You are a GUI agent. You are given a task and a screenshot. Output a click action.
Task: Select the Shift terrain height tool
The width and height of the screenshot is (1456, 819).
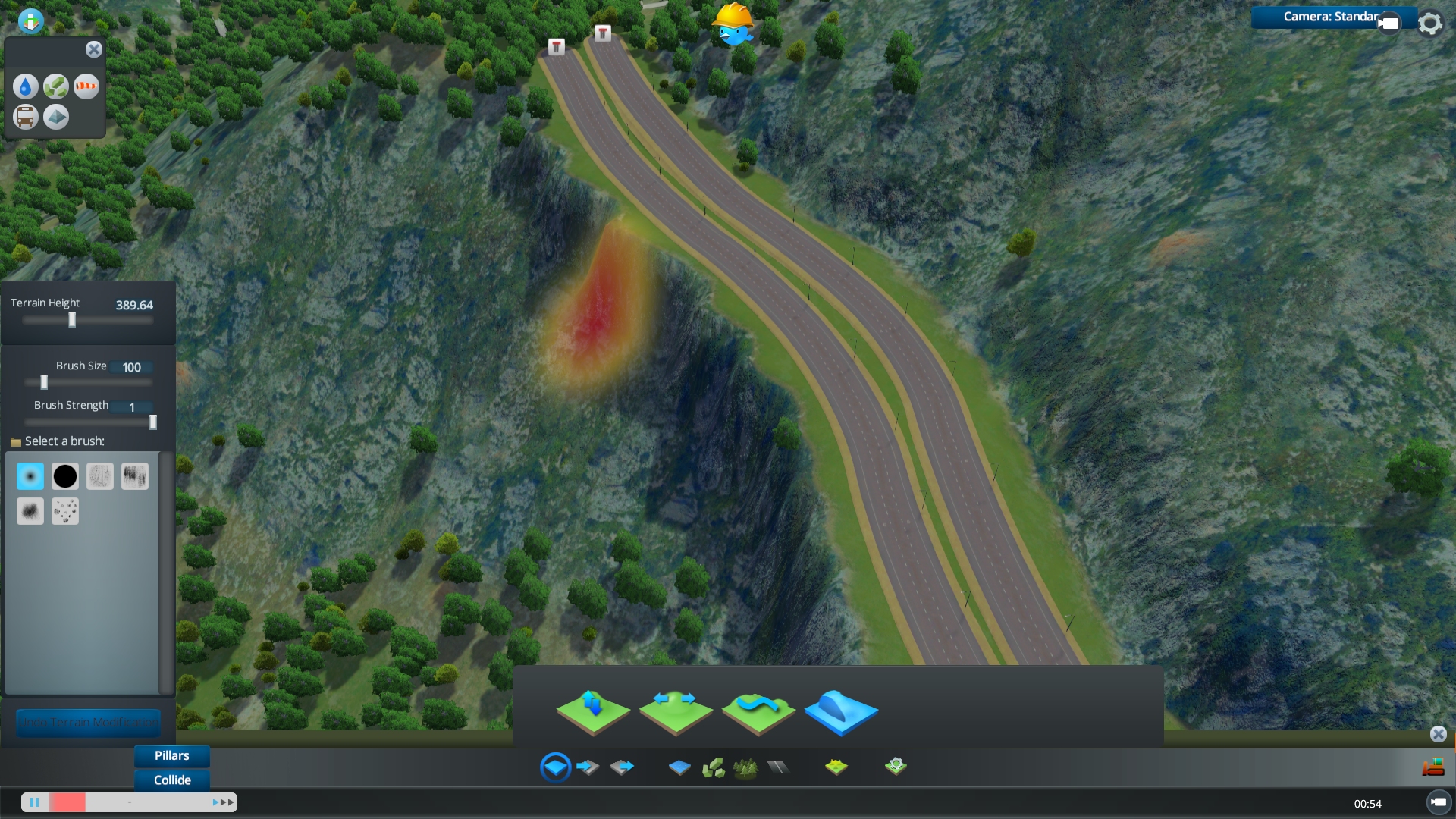coord(594,711)
